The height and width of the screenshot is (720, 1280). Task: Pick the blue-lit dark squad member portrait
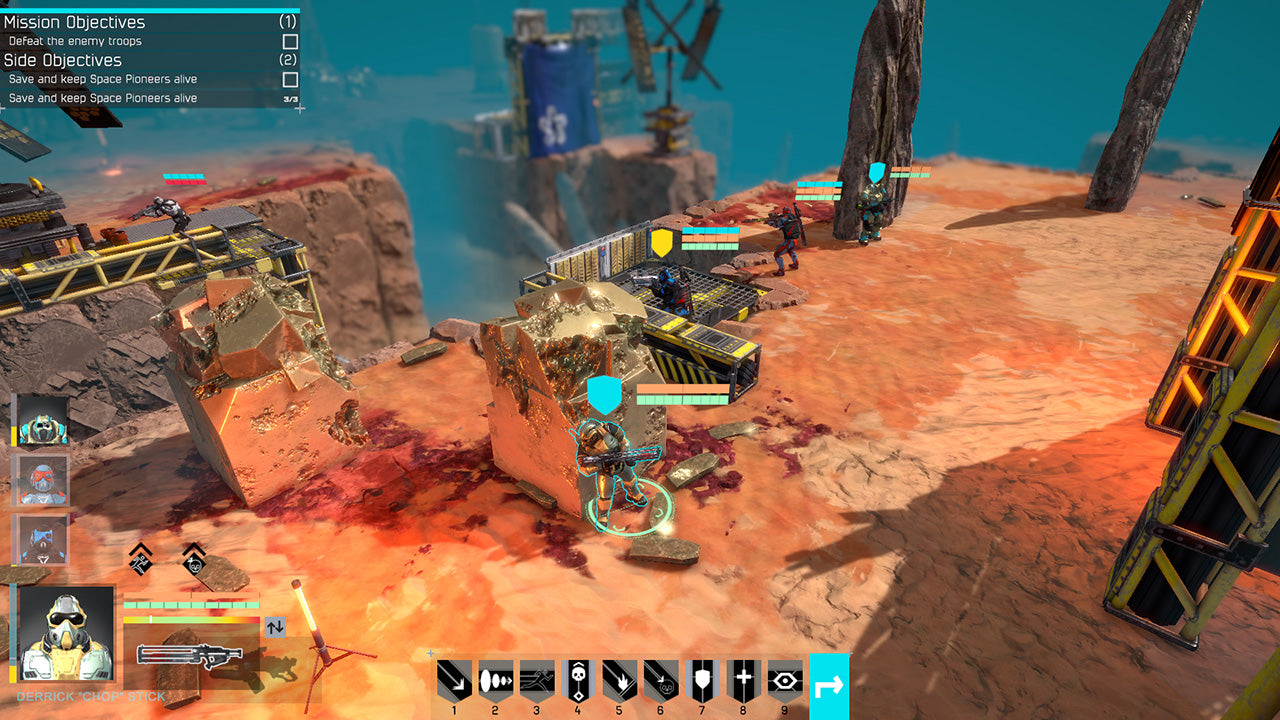(43, 540)
